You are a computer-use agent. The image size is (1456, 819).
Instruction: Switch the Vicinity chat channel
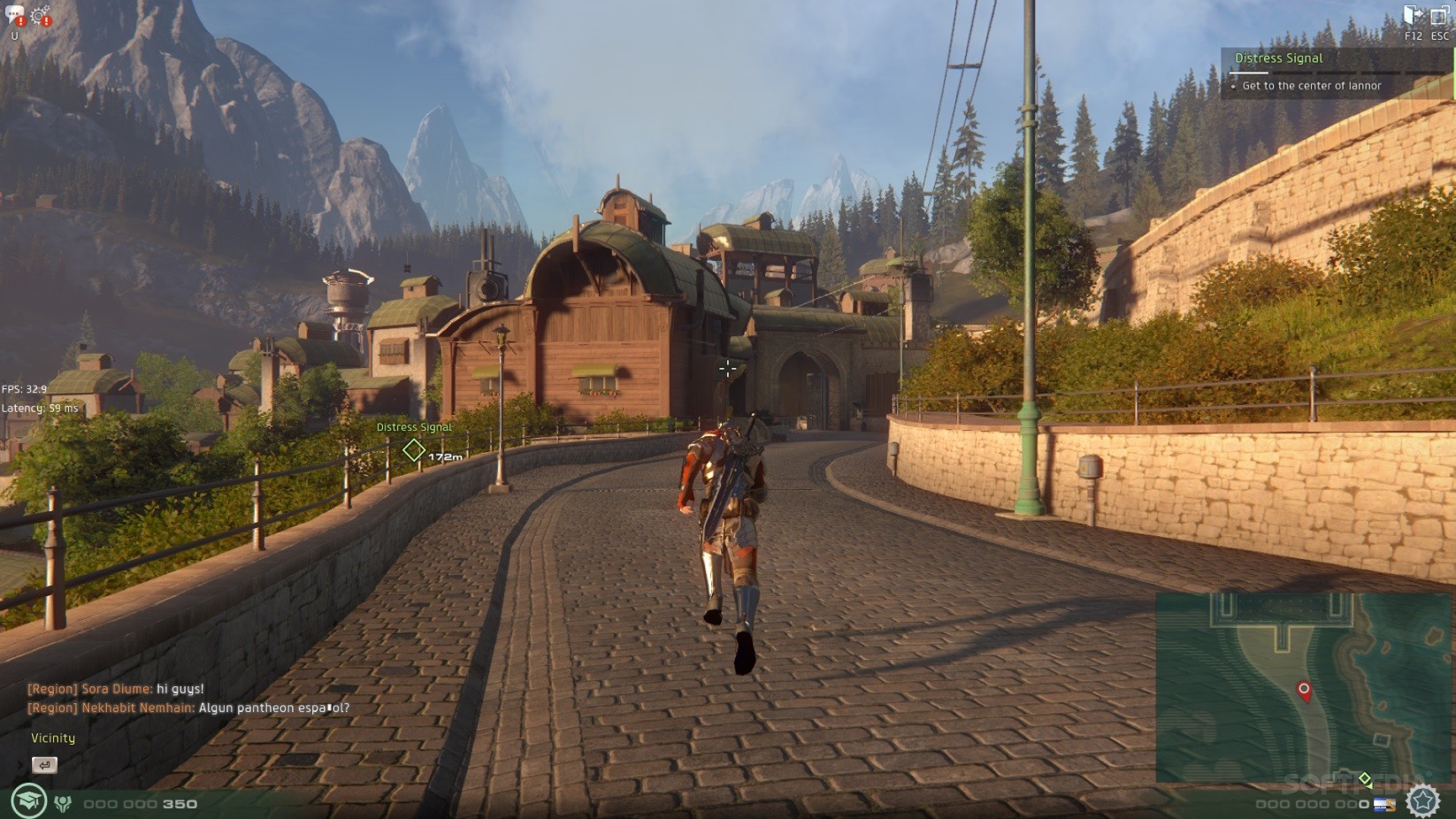click(53, 738)
